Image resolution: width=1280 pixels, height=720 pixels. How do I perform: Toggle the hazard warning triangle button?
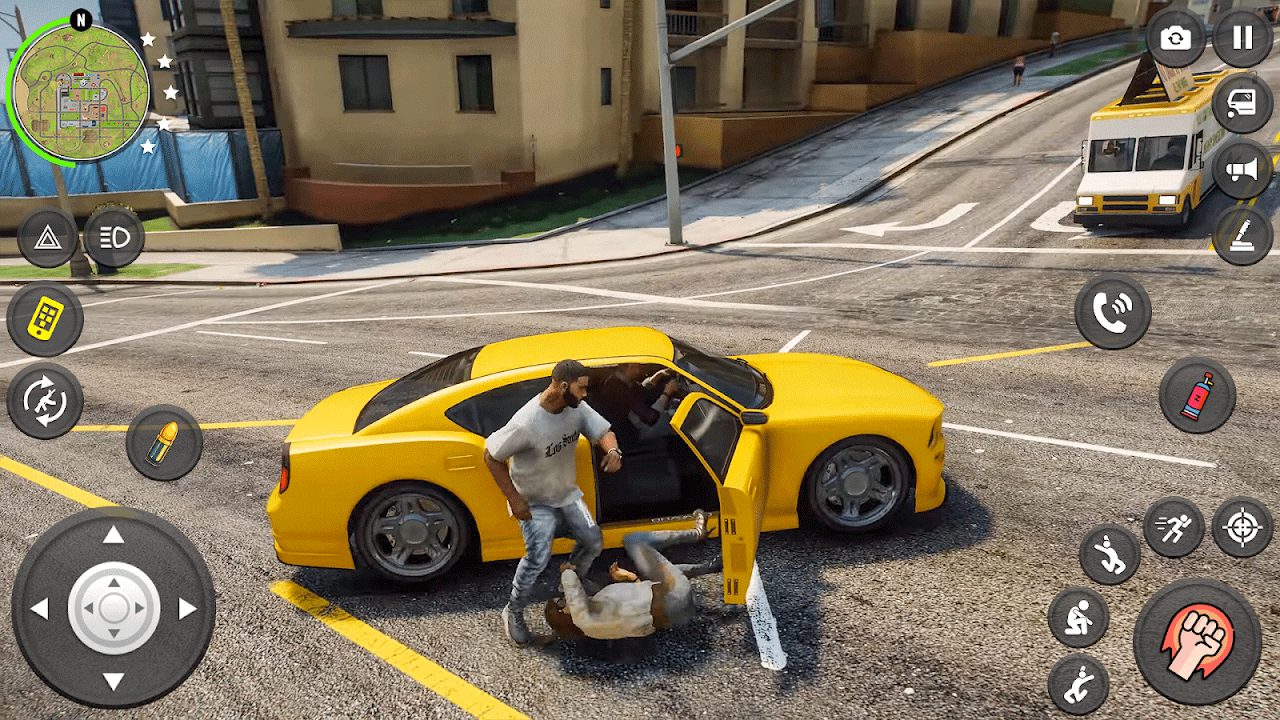pos(47,237)
